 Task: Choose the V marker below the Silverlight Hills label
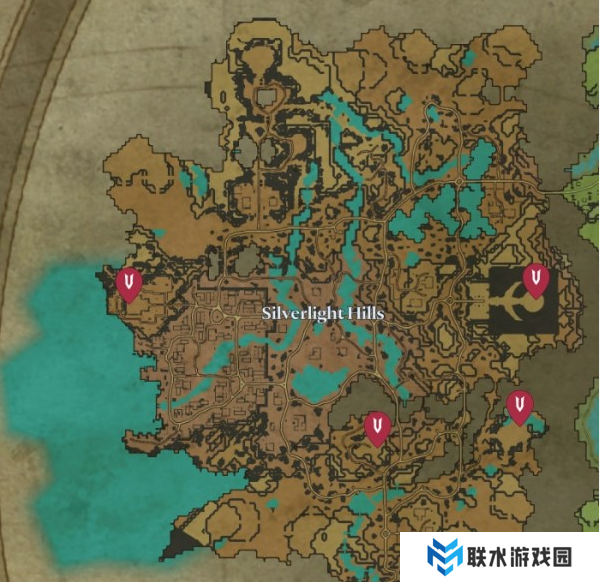point(377,427)
